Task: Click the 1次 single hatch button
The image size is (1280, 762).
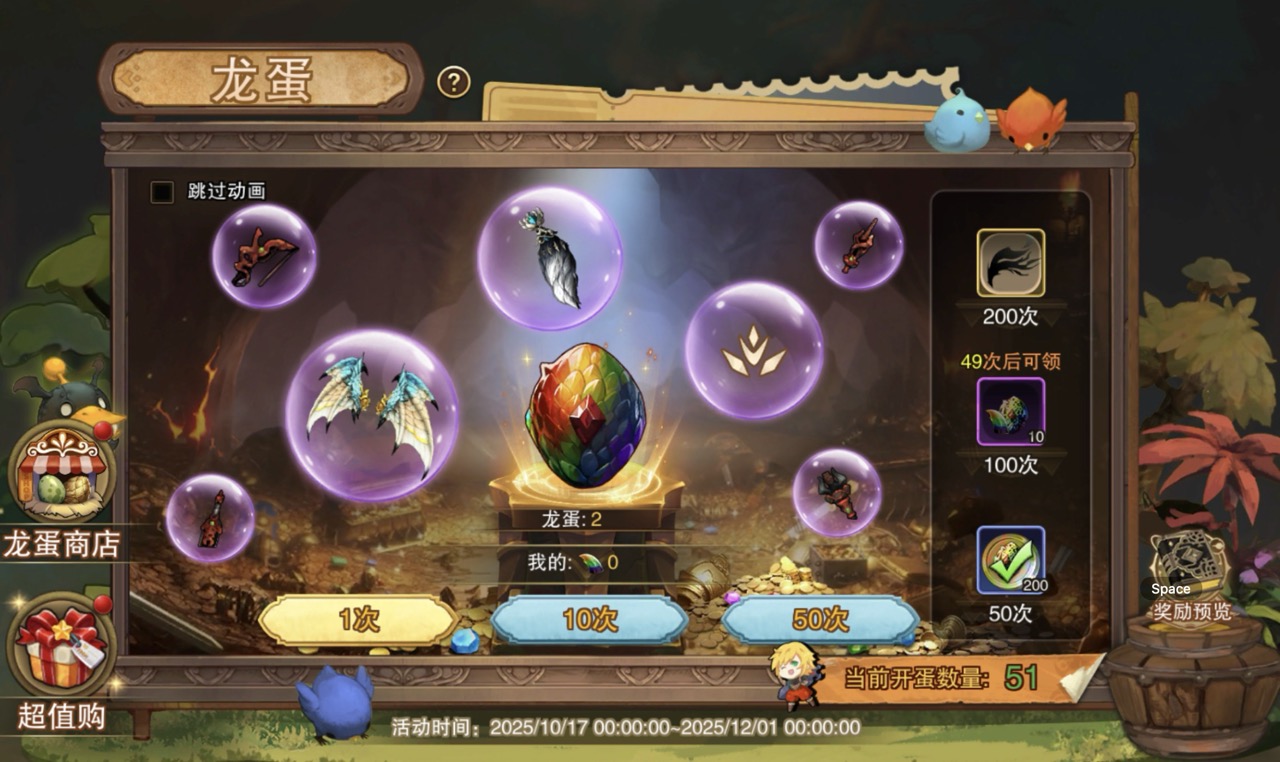Action: click(360, 620)
